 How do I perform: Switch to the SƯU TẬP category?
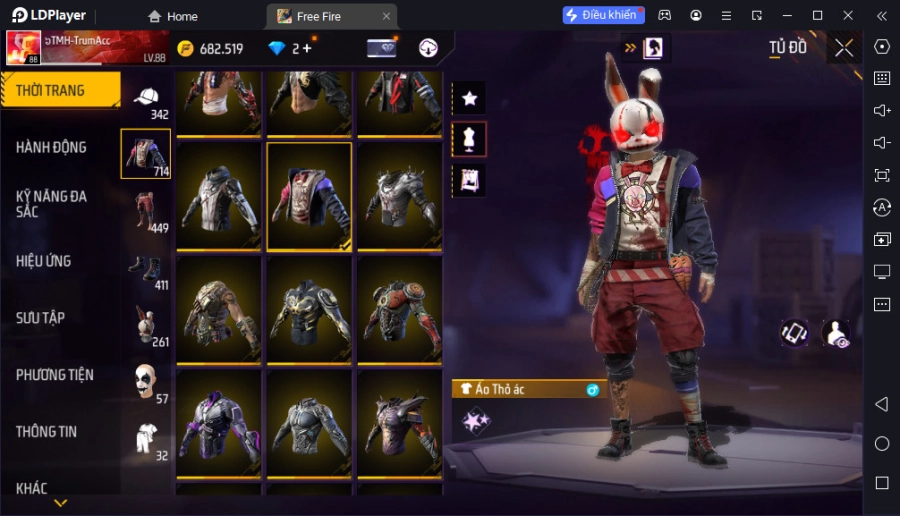coord(41,318)
